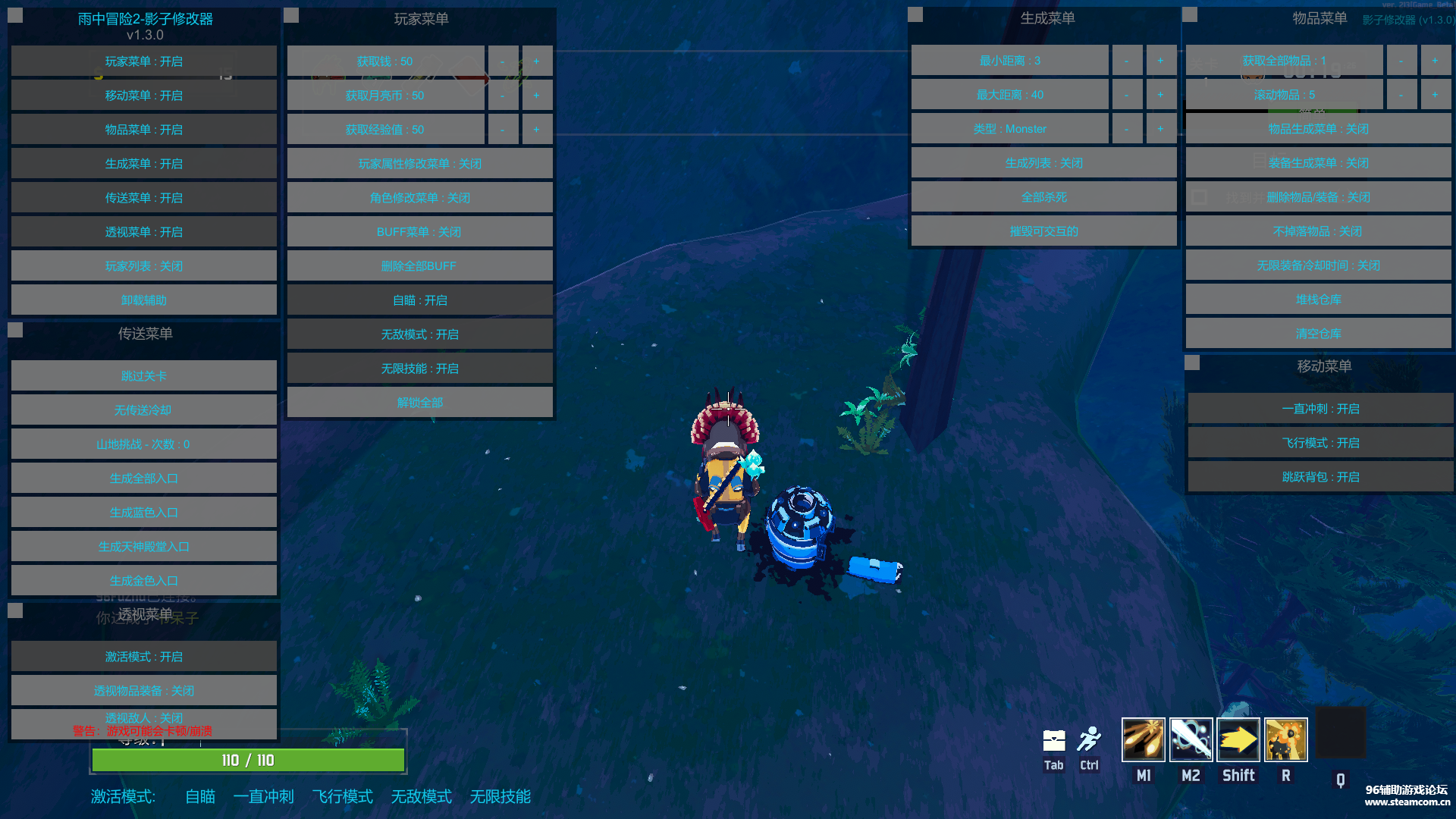This screenshot has width=1456, height=819.
Task: Increase the 最大距离 max distance
Action: [1160, 95]
